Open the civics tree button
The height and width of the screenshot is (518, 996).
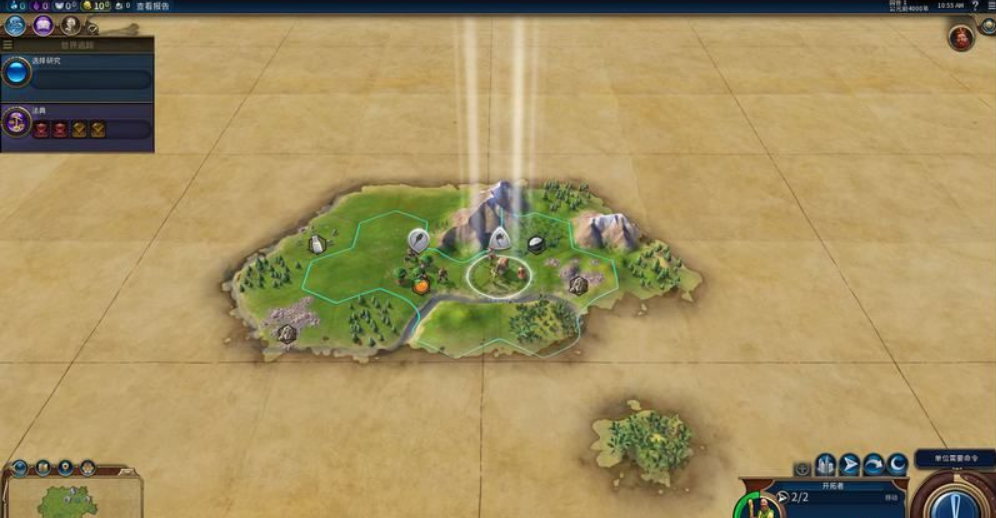pyautogui.click(x=43, y=25)
